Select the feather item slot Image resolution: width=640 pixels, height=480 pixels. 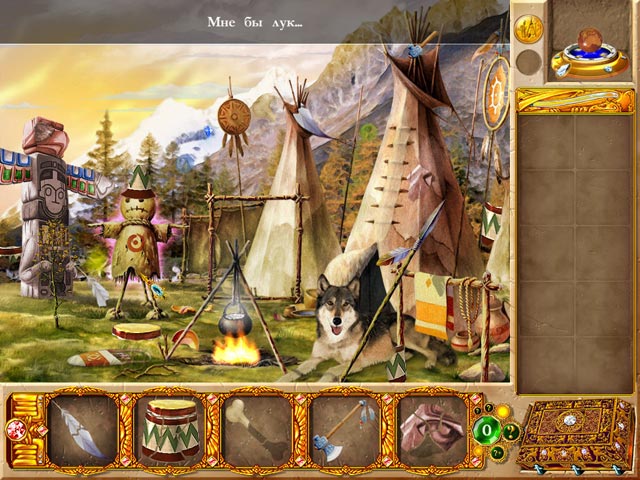coord(83,429)
